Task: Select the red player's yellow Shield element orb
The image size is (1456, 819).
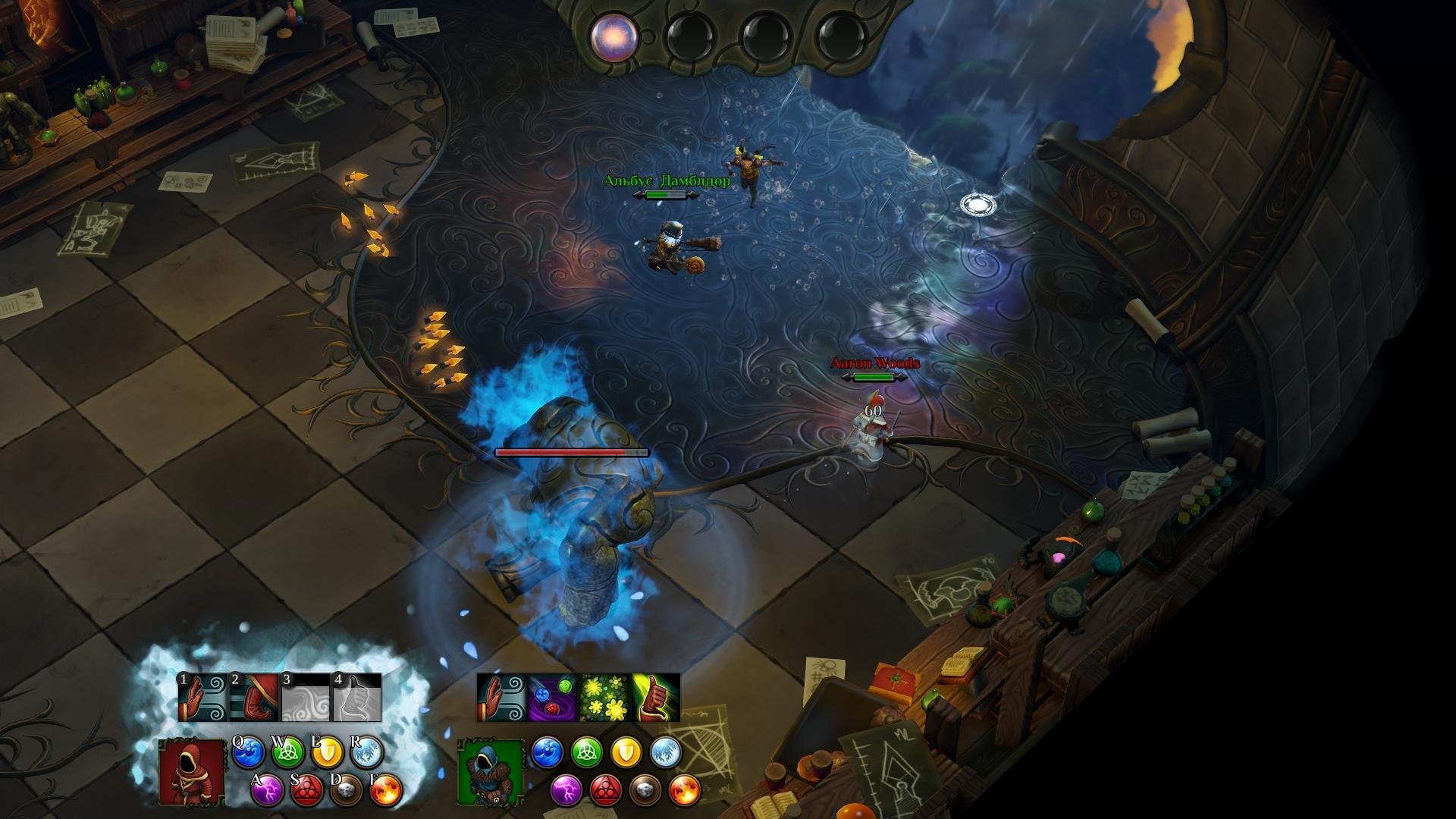Action: click(x=328, y=753)
